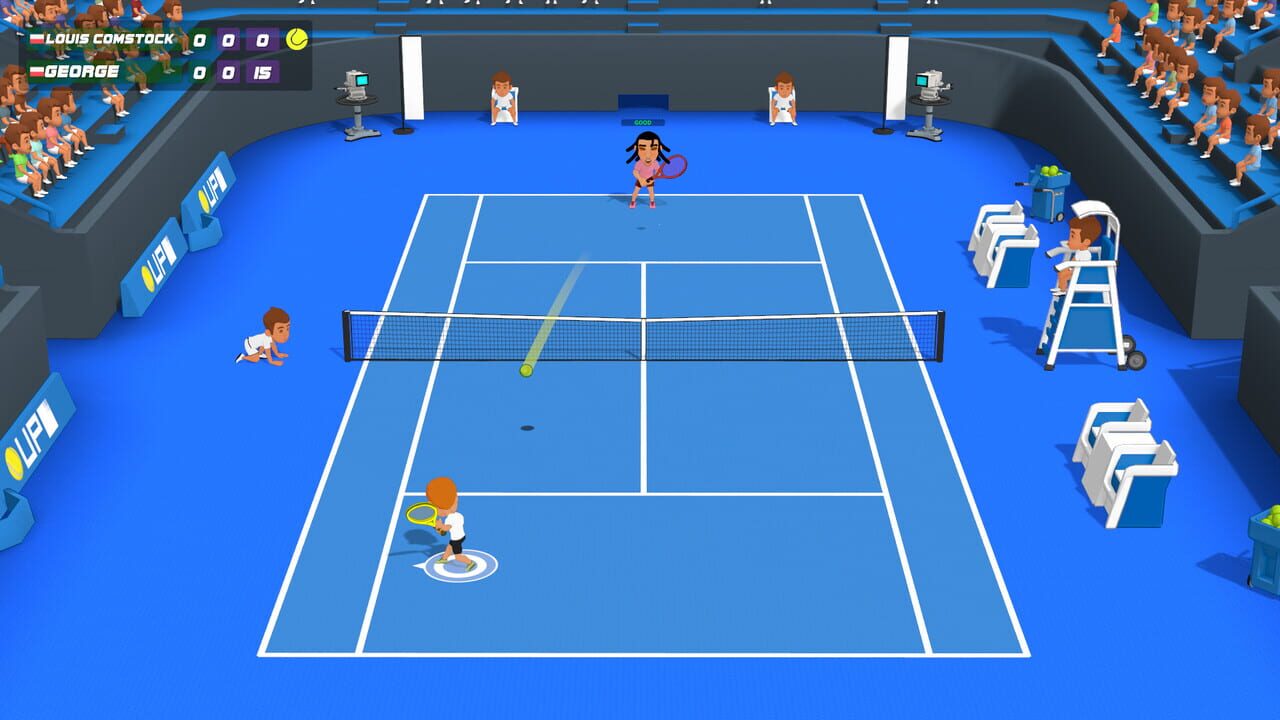Click the TV camera on the left platform
The width and height of the screenshot is (1280, 720).
(355, 85)
